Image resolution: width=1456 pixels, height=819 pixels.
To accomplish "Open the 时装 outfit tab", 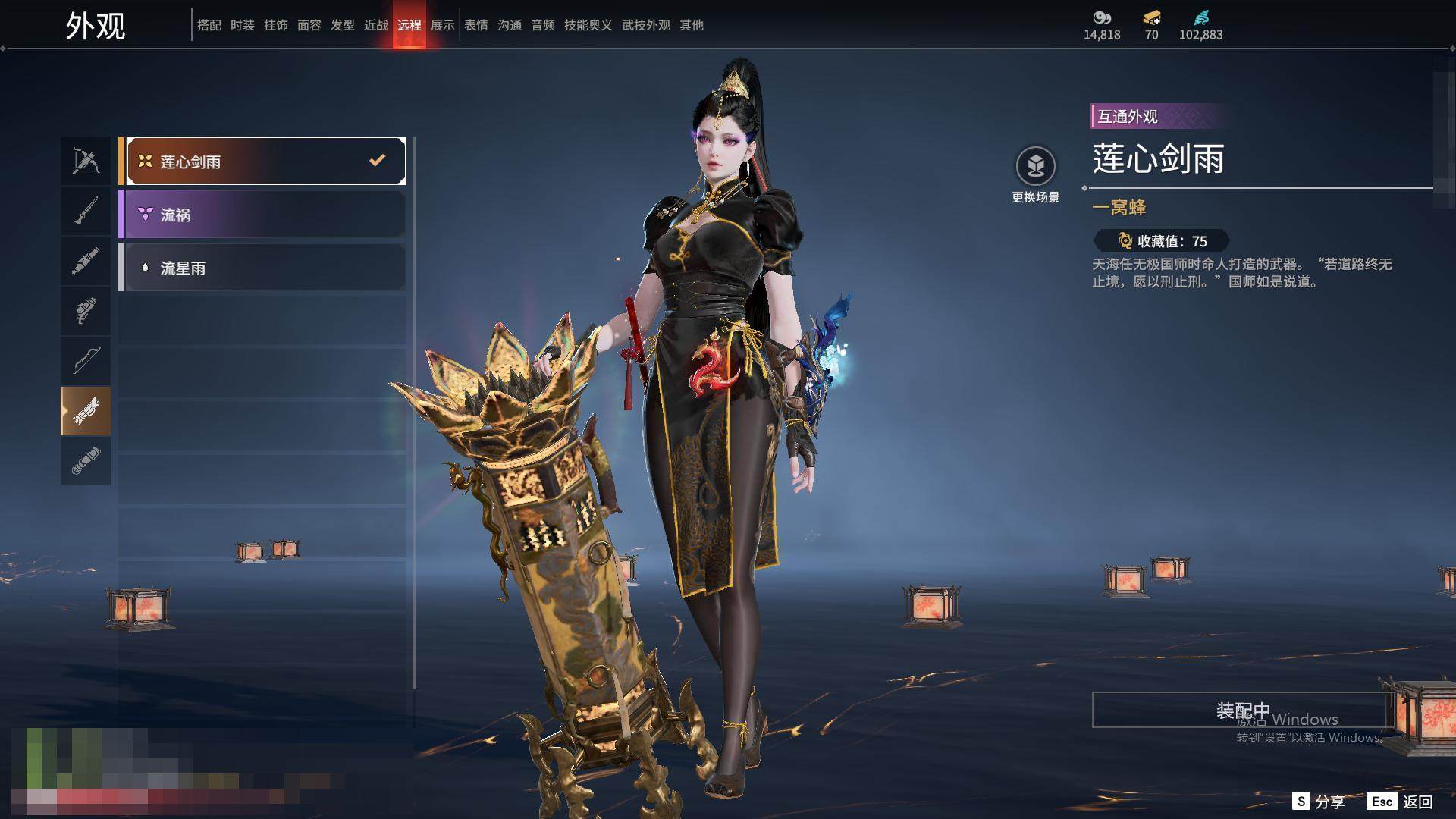I will (243, 25).
